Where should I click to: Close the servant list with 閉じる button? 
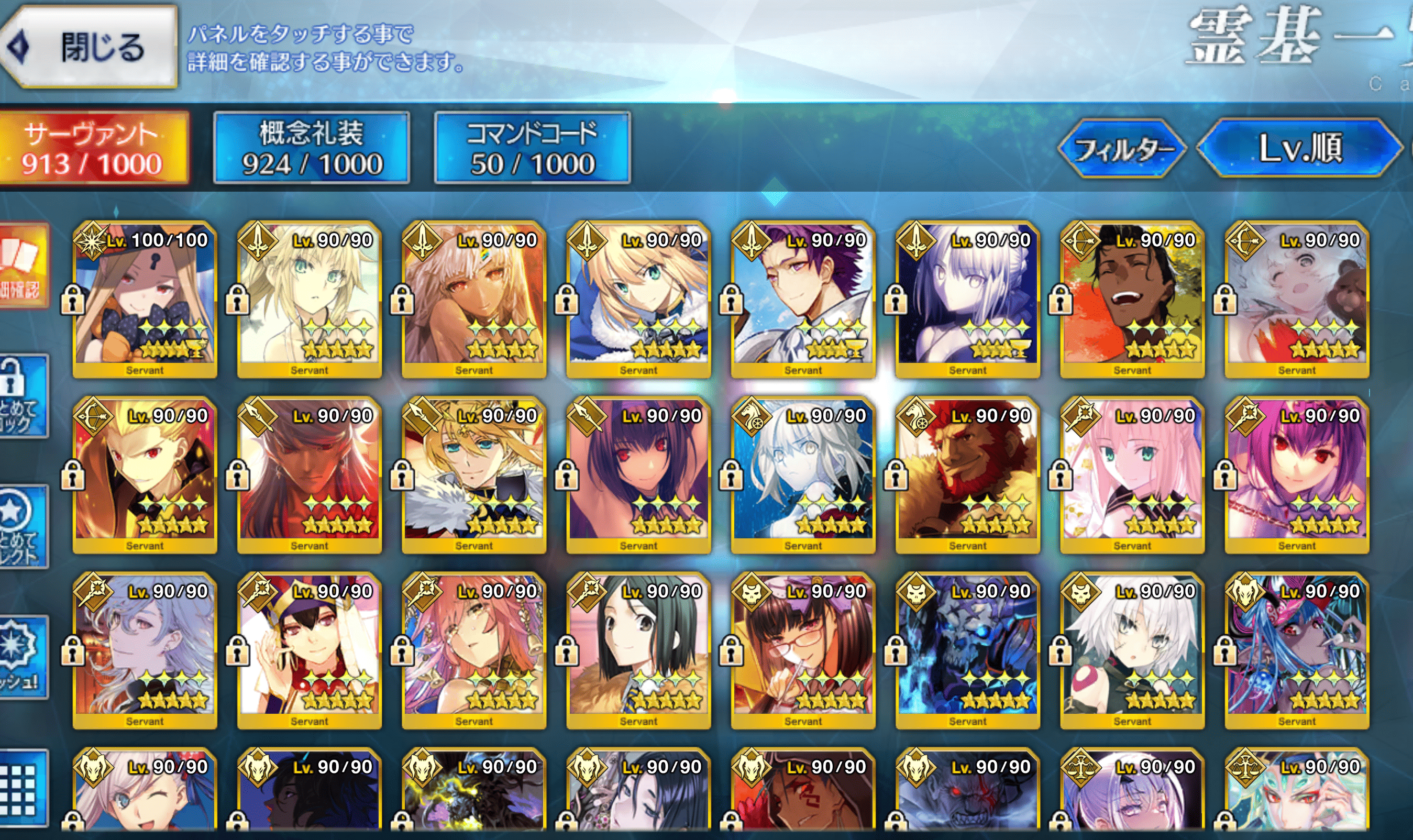pyautogui.click(x=91, y=47)
